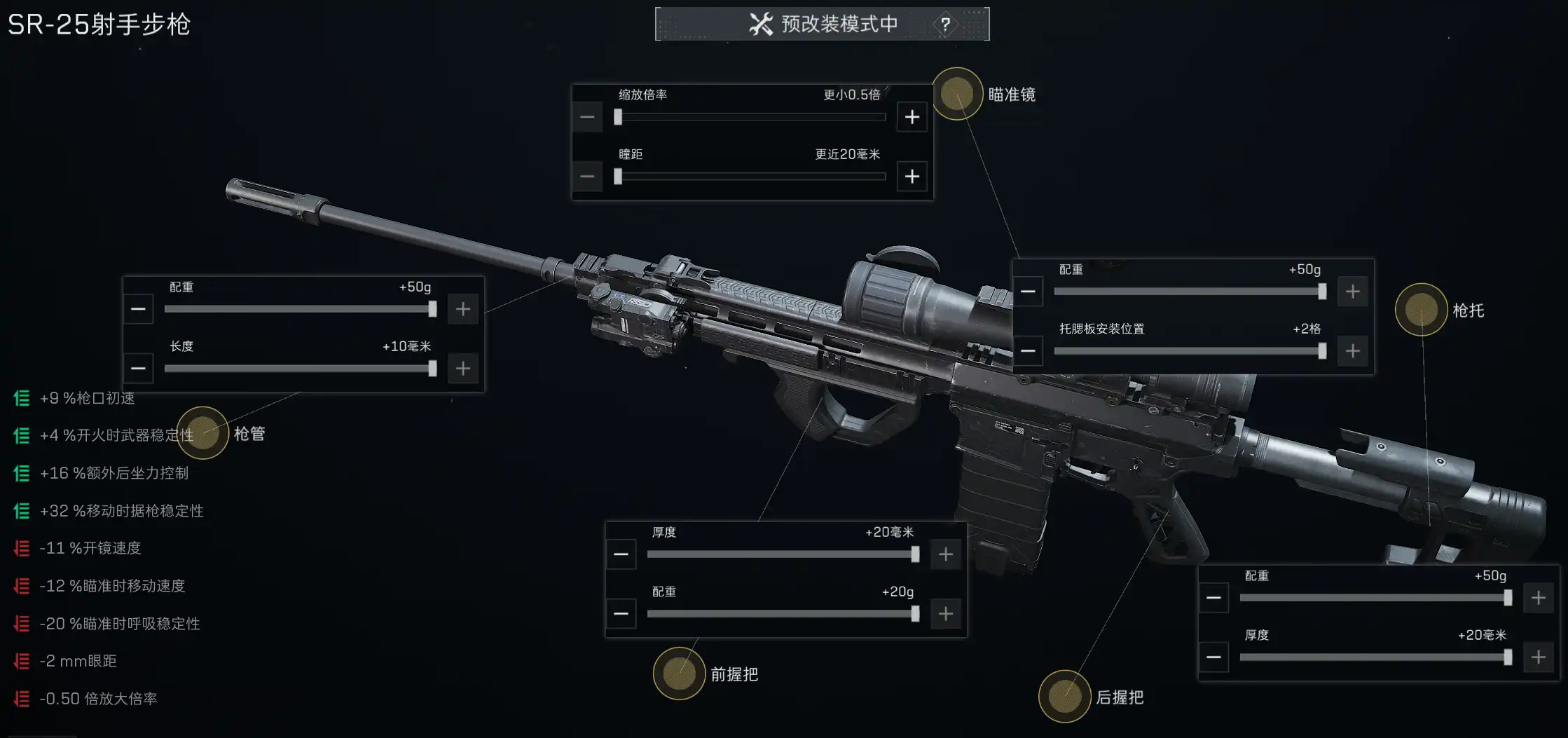Select the 瞄准镜 scope attachment node
This screenshot has height=738, width=1568.
pyautogui.click(x=957, y=94)
